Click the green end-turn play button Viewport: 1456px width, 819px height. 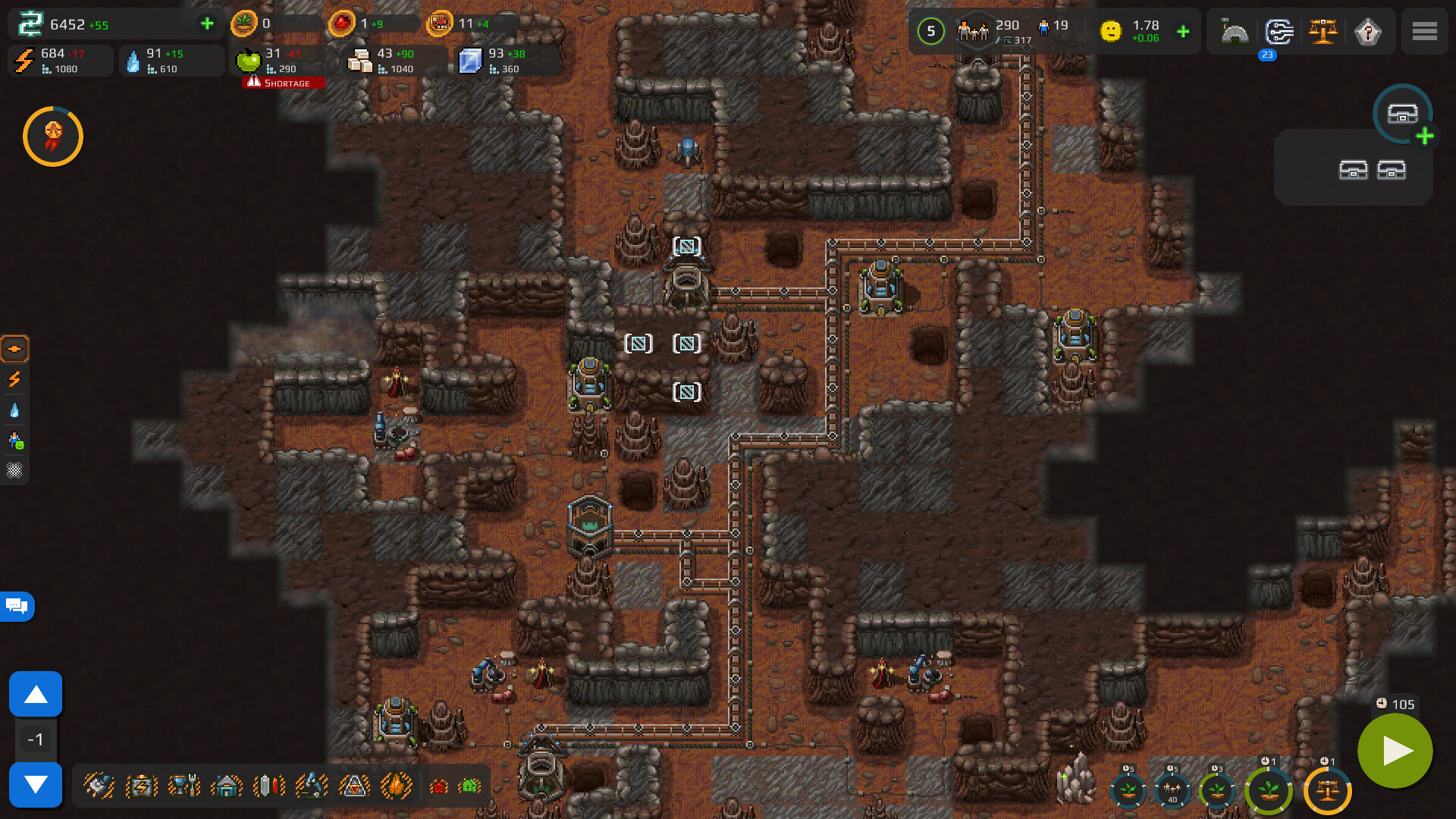click(1395, 751)
